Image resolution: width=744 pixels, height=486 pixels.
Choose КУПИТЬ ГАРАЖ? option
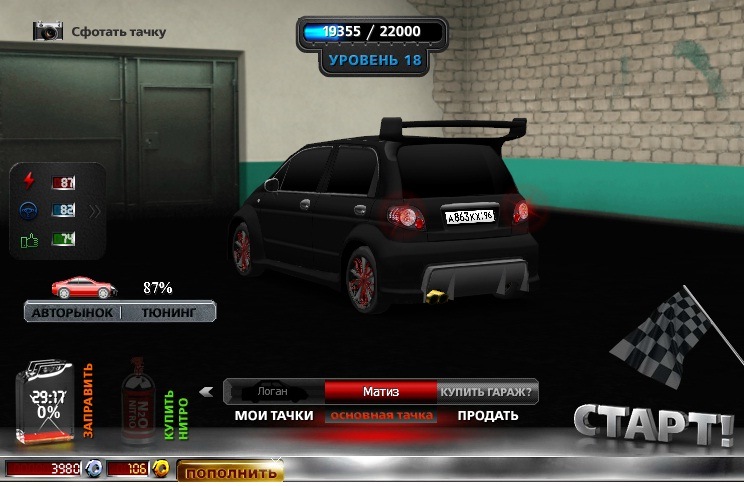click(486, 392)
